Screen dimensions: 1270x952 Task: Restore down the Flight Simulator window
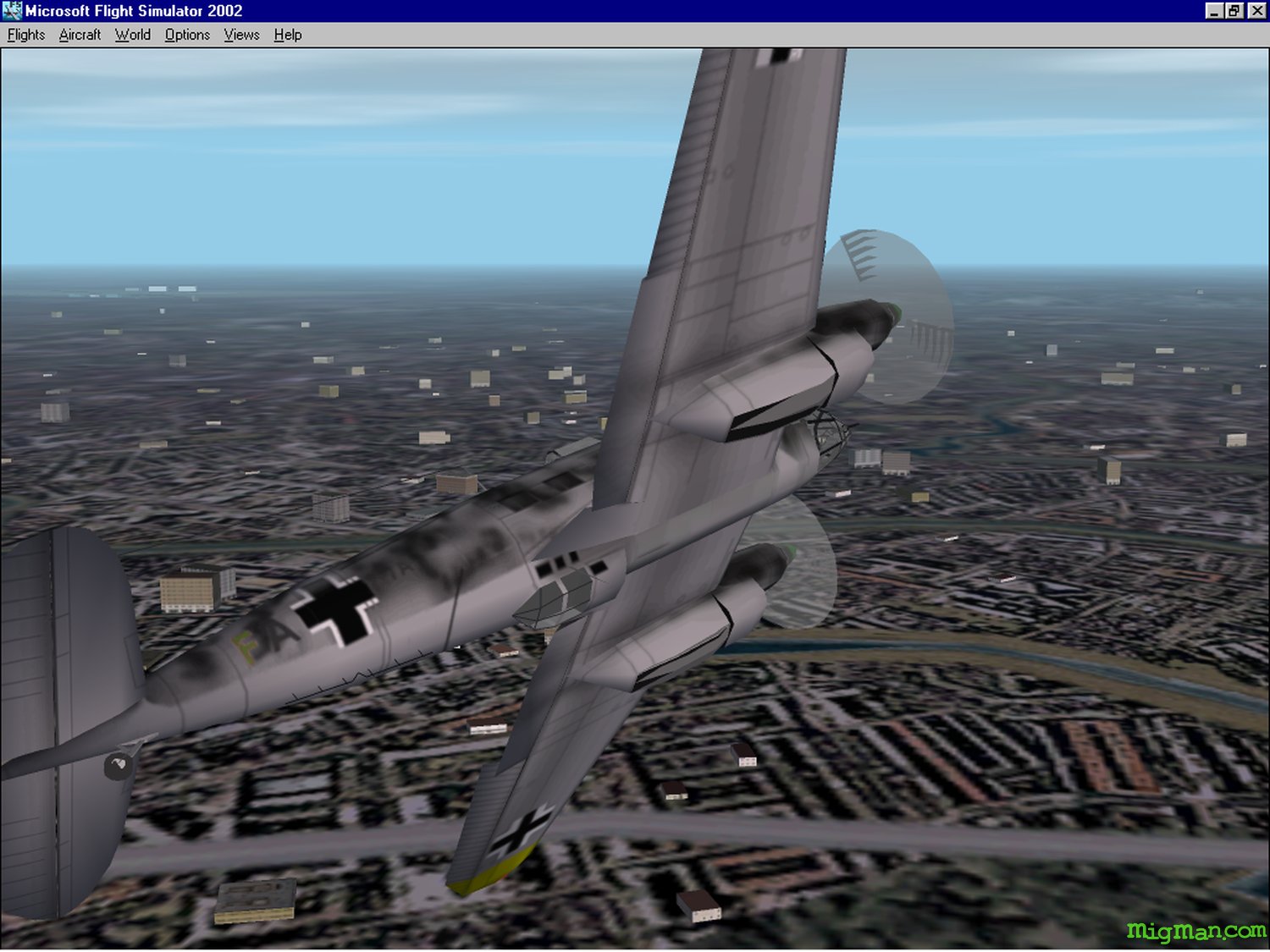click(1234, 11)
